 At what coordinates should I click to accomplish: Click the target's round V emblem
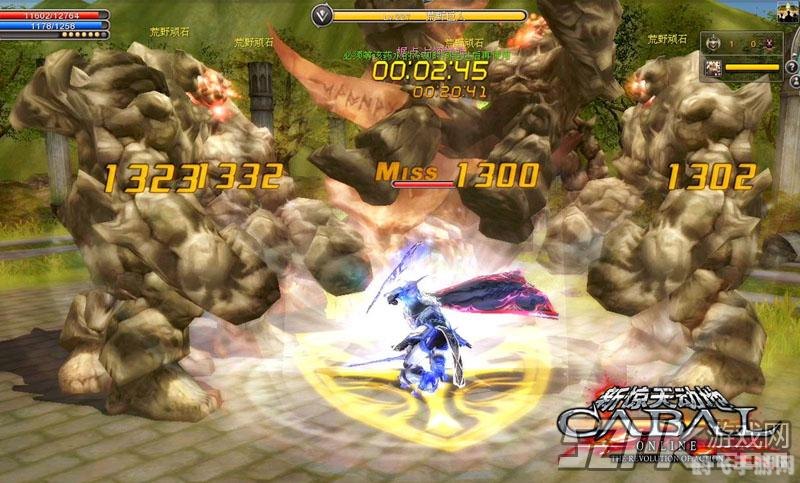click(321, 15)
